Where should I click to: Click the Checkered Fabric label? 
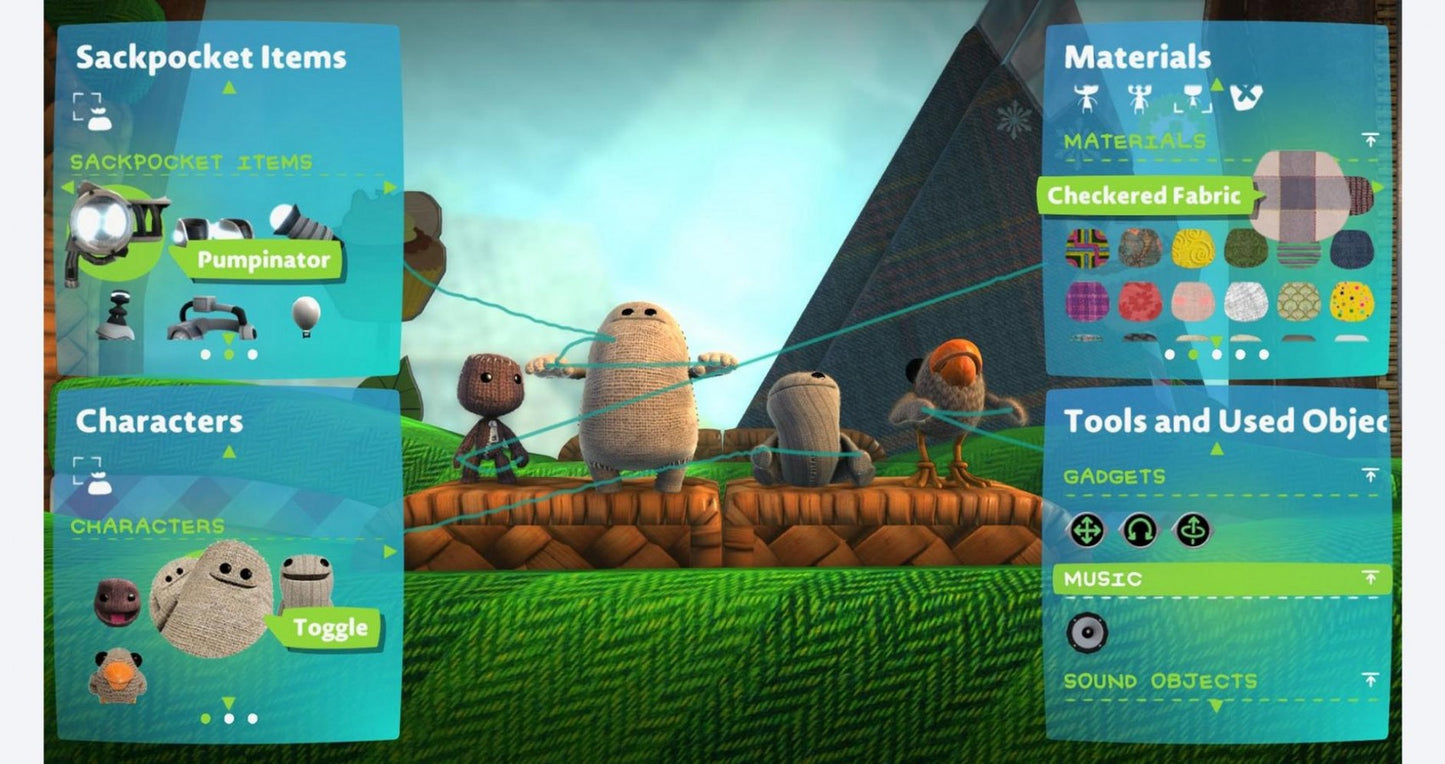point(1145,196)
